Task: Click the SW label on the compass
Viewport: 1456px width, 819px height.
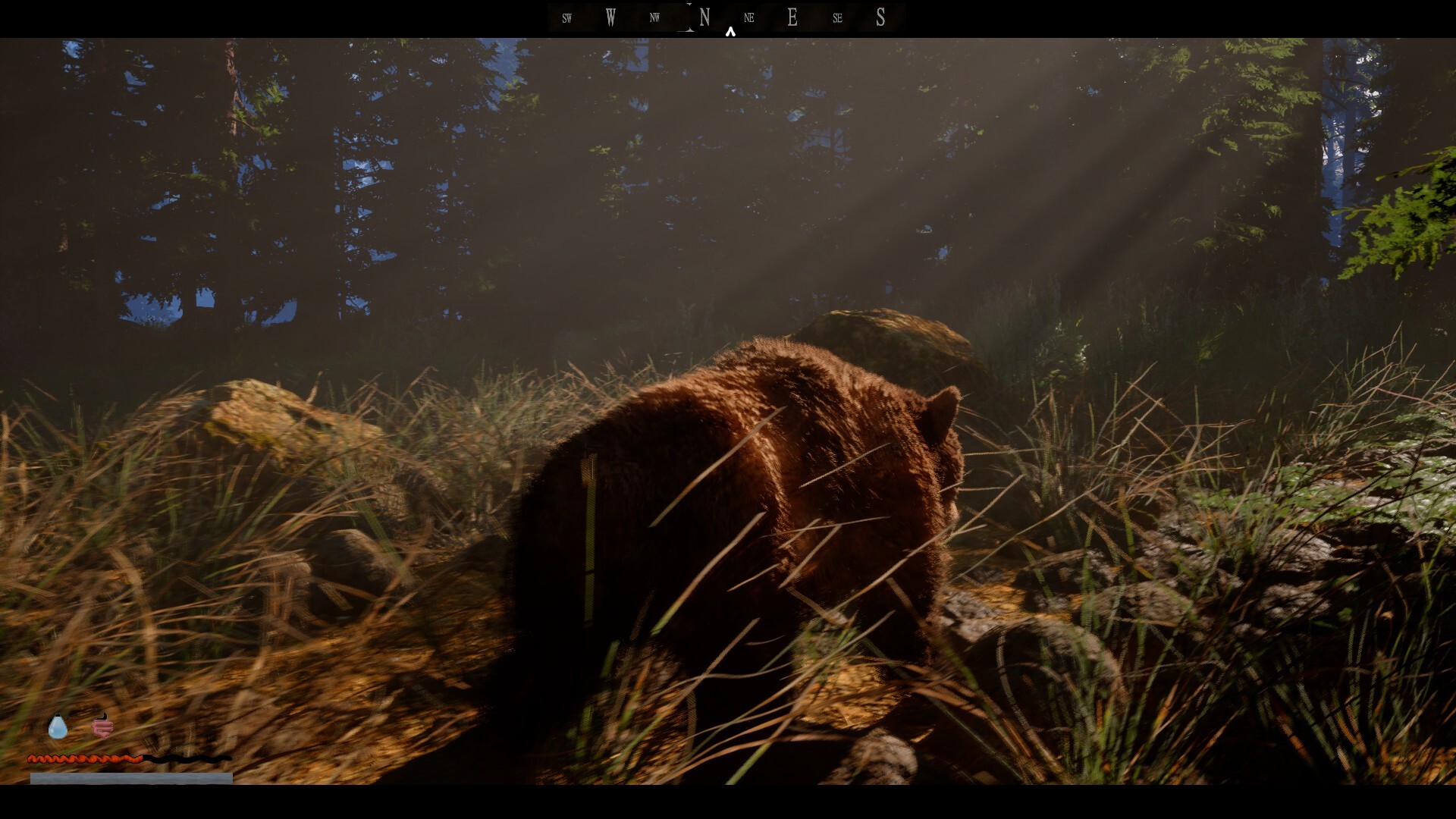Action: point(567,18)
